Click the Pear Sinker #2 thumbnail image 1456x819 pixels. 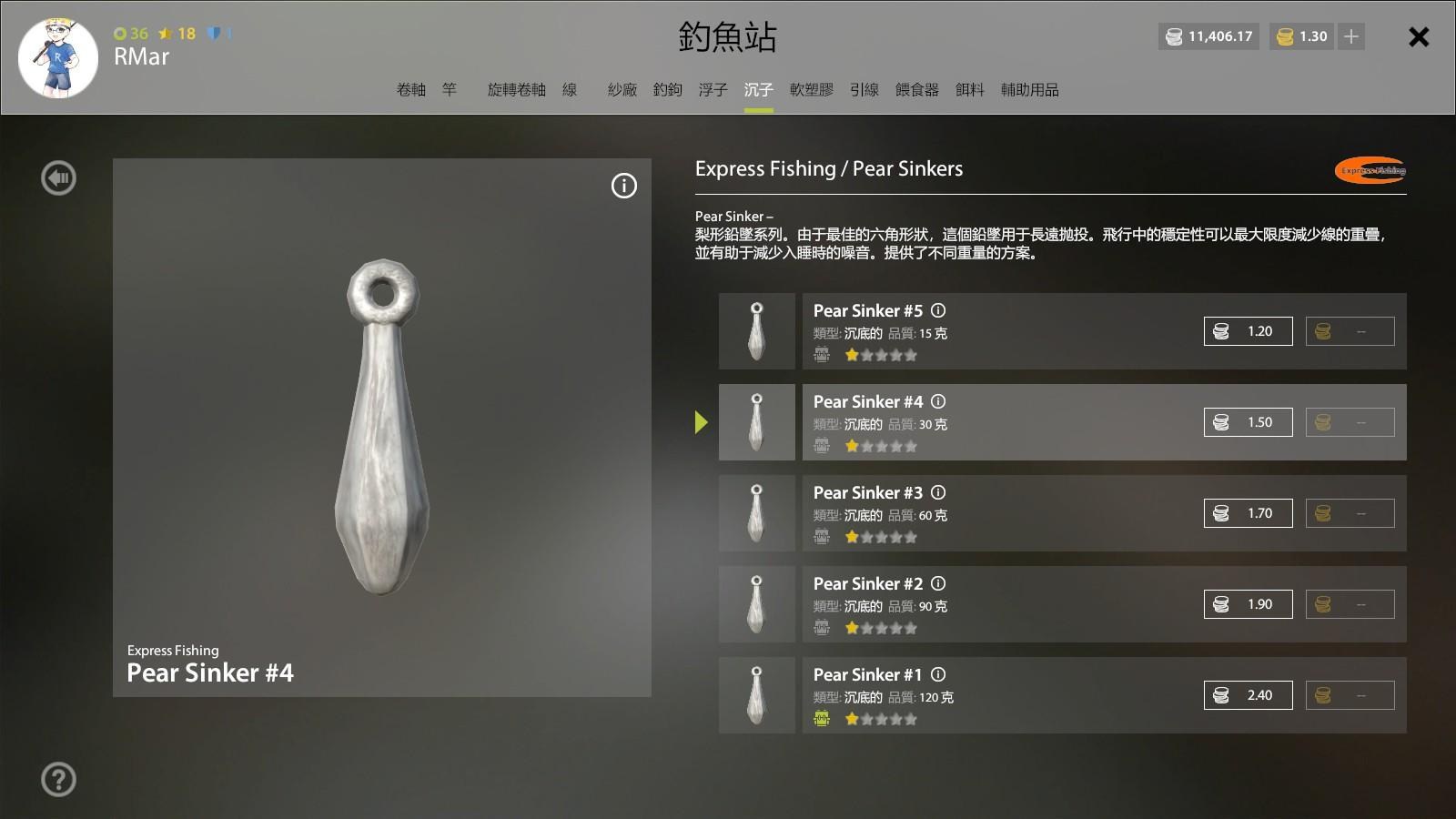[756, 603]
